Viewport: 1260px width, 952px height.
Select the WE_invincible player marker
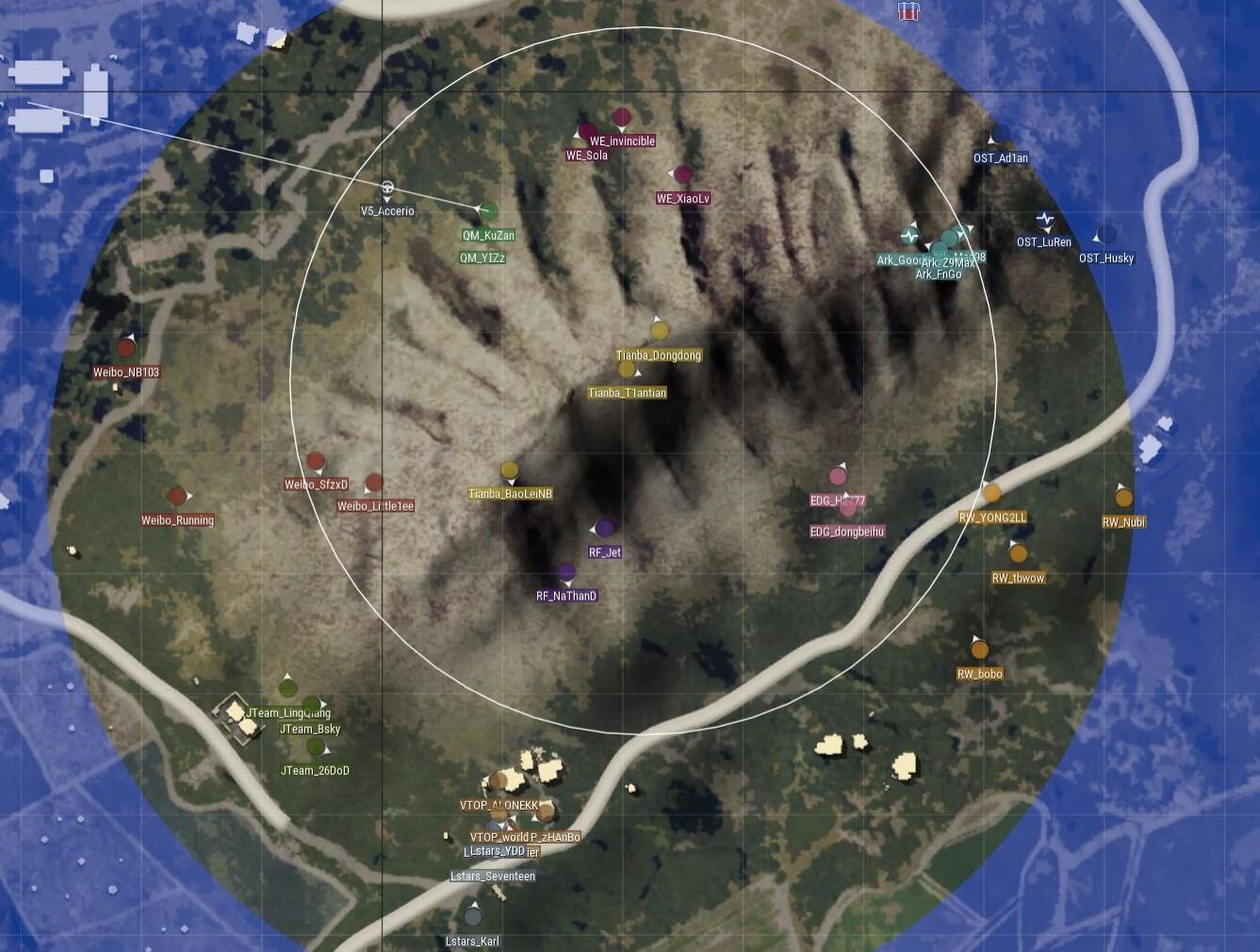pyautogui.click(x=621, y=117)
